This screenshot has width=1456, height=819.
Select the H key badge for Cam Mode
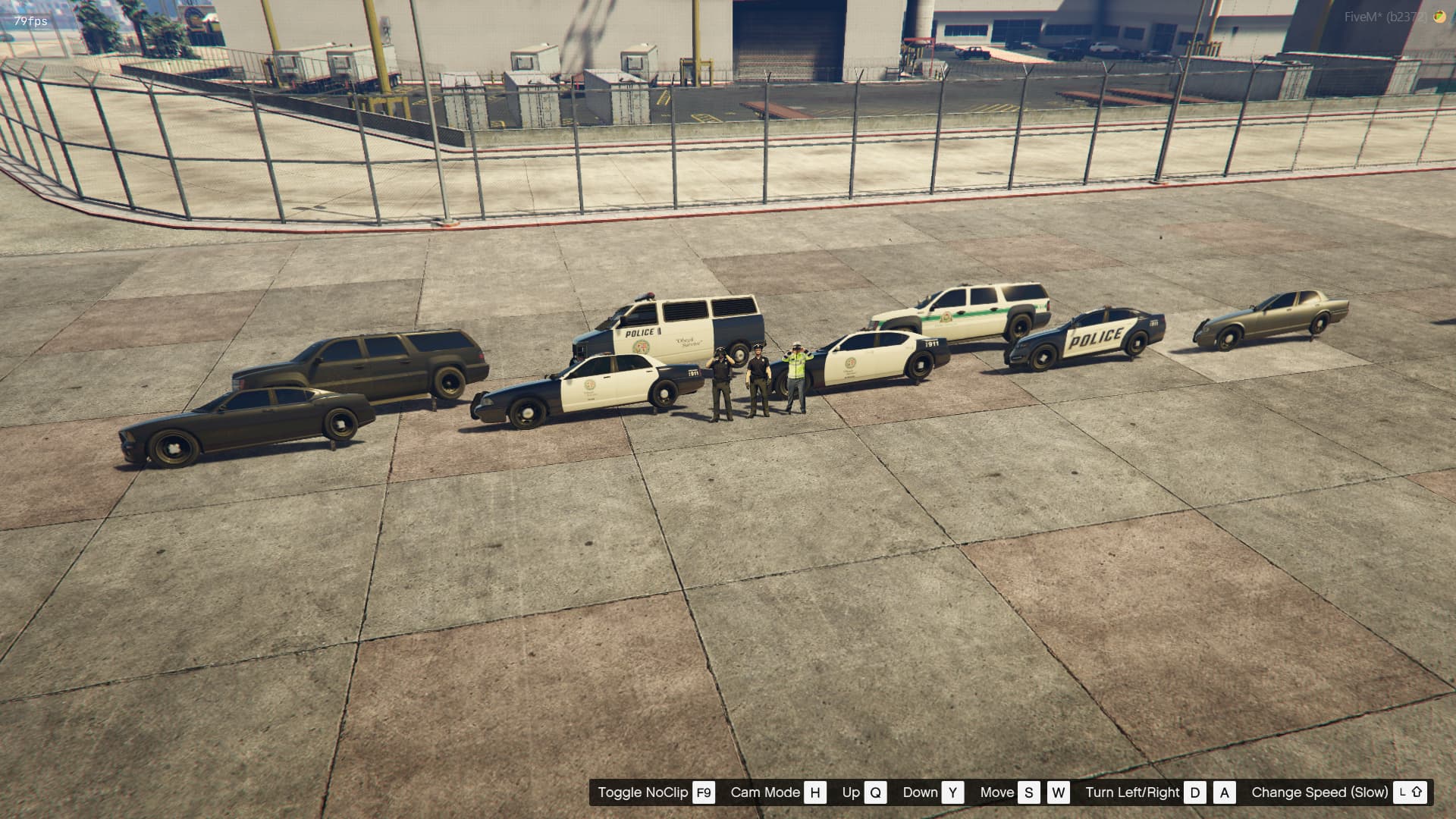pyautogui.click(x=815, y=792)
